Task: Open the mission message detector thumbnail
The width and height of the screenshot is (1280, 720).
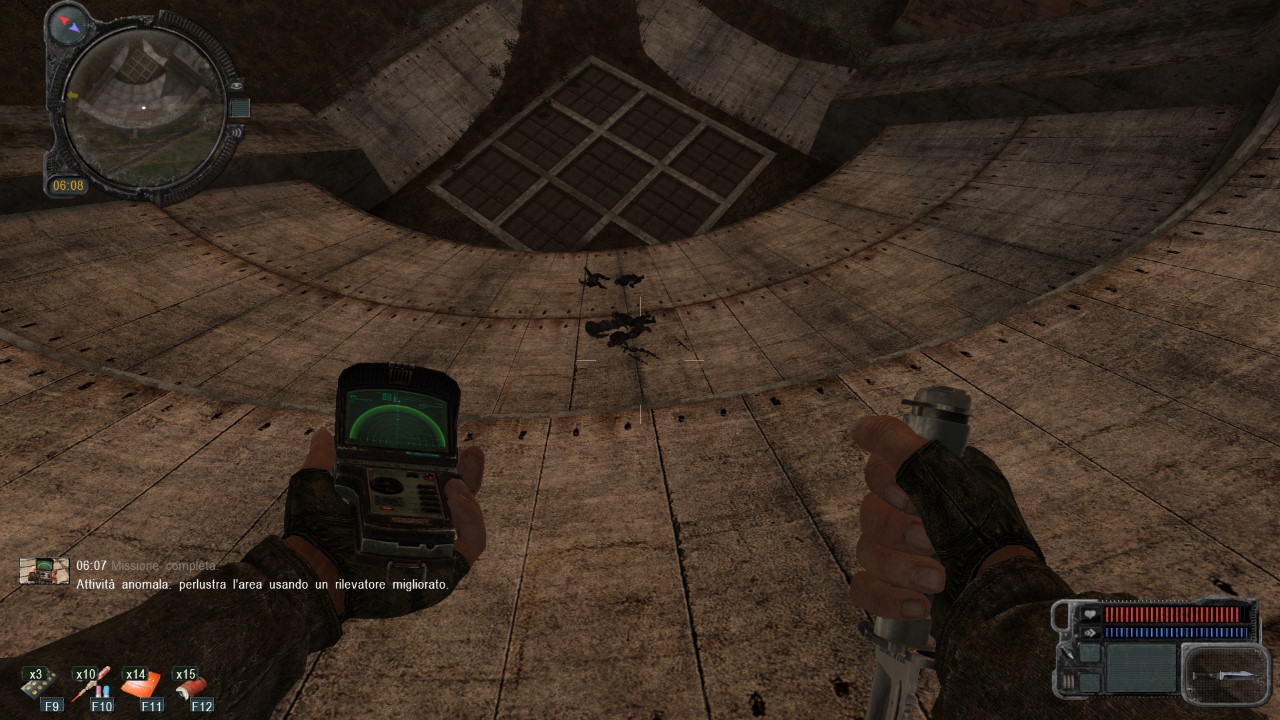Action: pos(45,571)
